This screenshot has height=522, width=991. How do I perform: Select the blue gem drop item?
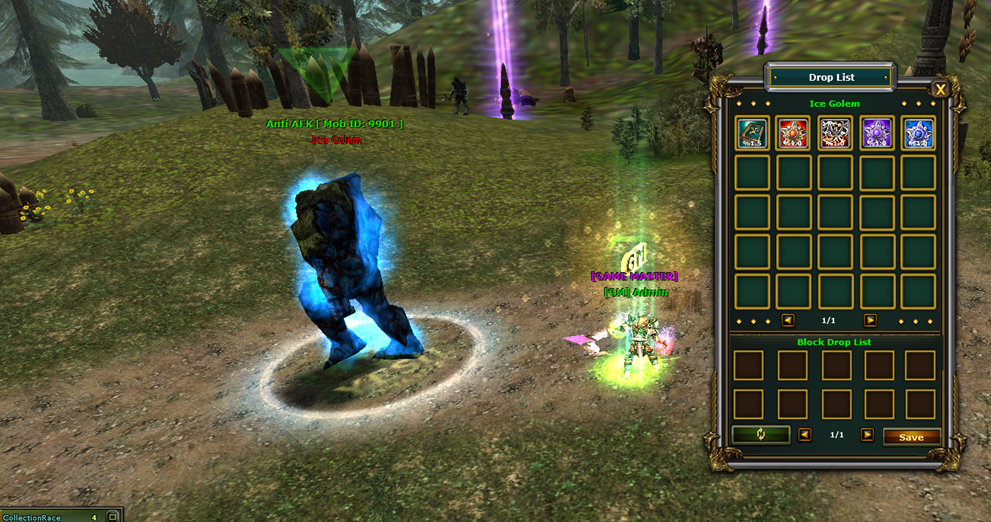(x=918, y=133)
